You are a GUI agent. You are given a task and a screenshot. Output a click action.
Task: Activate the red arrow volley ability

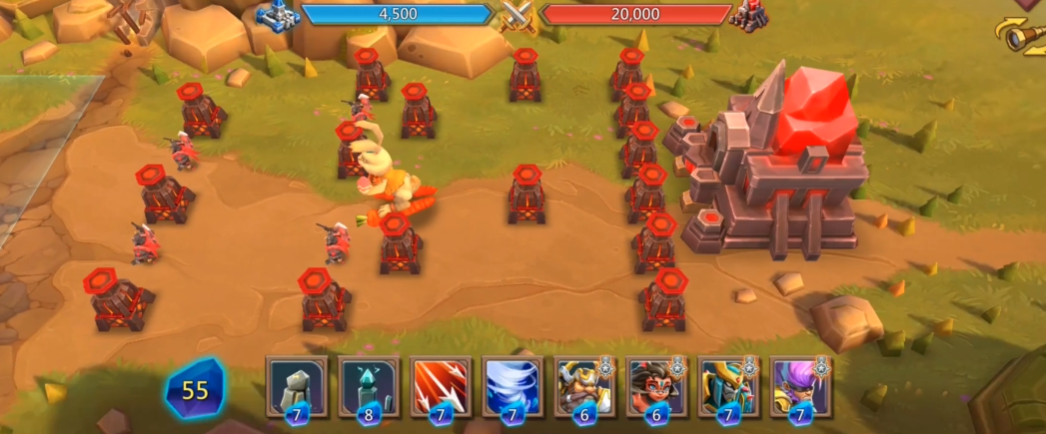pyautogui.click(x=441, y=385)
